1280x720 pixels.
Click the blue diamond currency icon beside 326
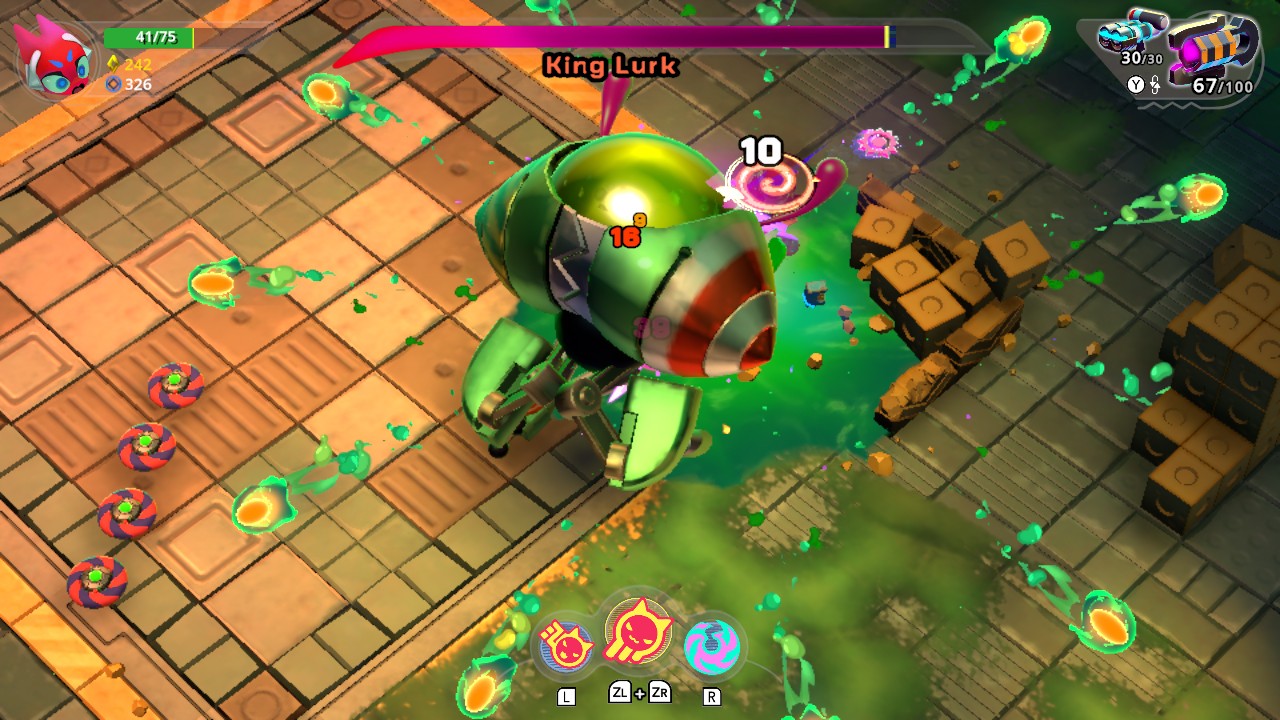(114, 84)
